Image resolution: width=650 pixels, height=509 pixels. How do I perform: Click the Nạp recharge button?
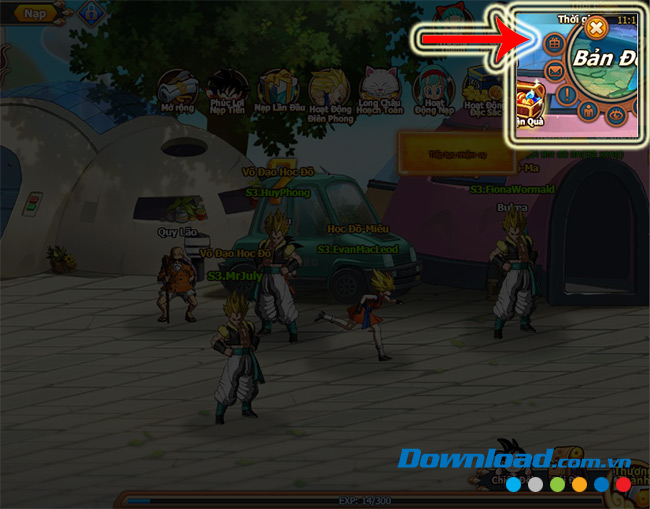pyautogui.click(x=36, y=13)
